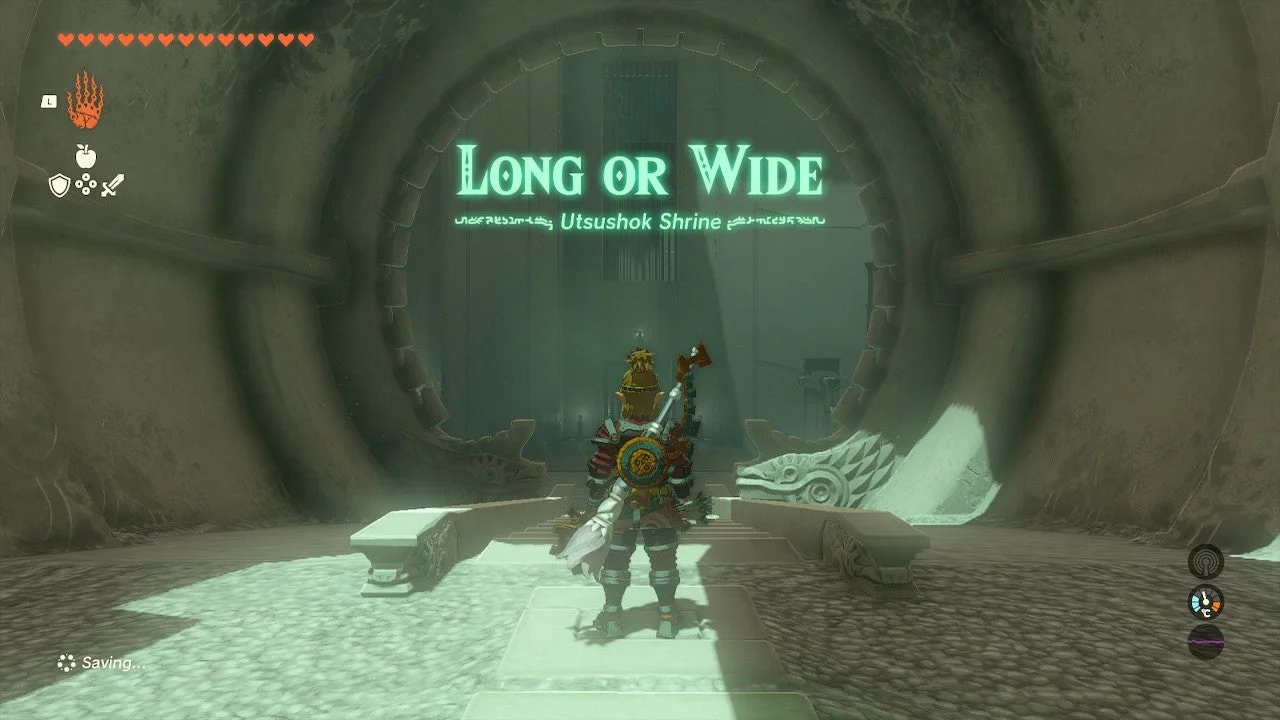The height and width of the screenshot is (720, 1280).
Task: Open the shield quick-select icon
Action: (60, 185)
